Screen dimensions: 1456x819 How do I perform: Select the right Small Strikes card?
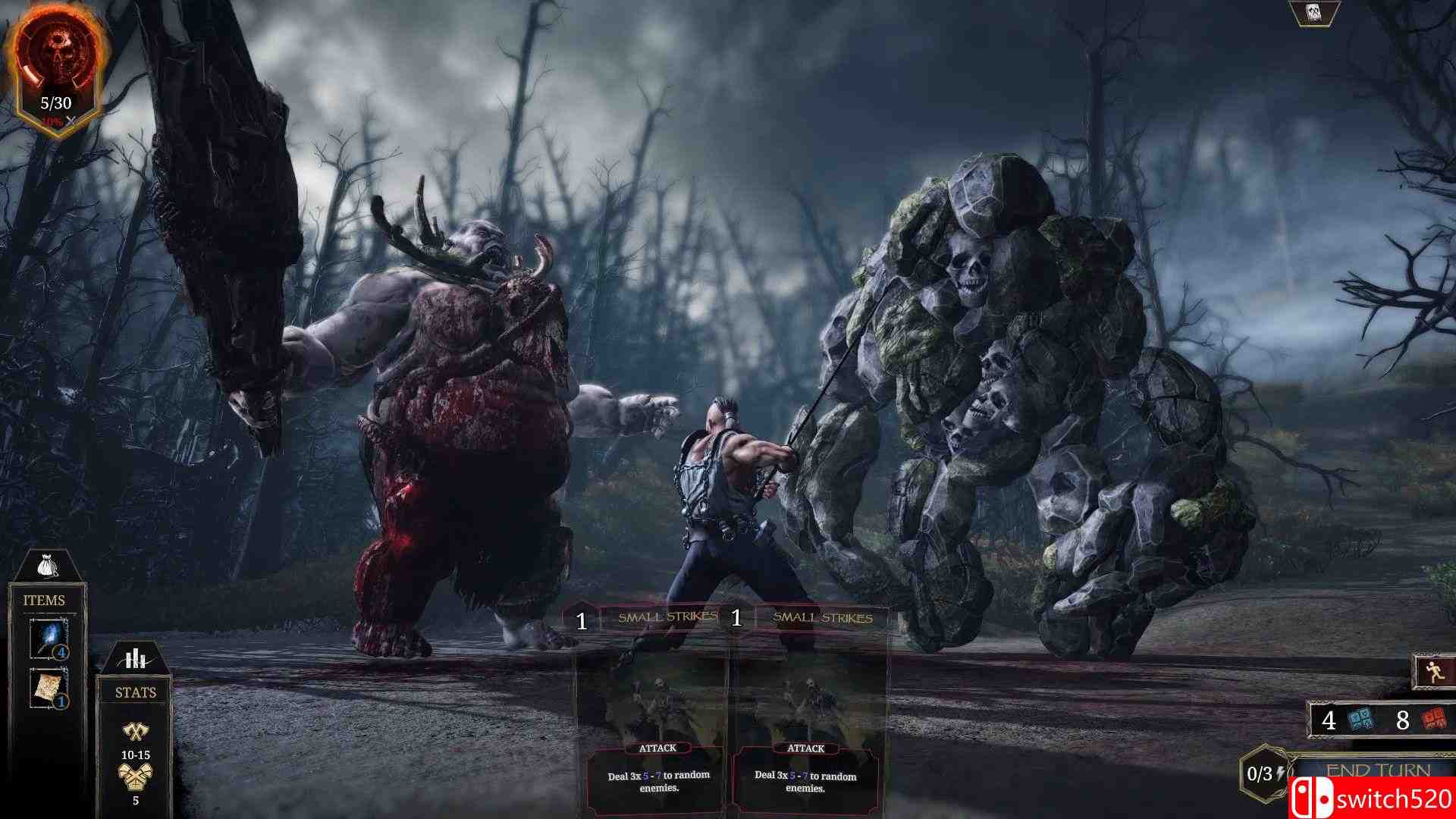[x=809, y=713]
